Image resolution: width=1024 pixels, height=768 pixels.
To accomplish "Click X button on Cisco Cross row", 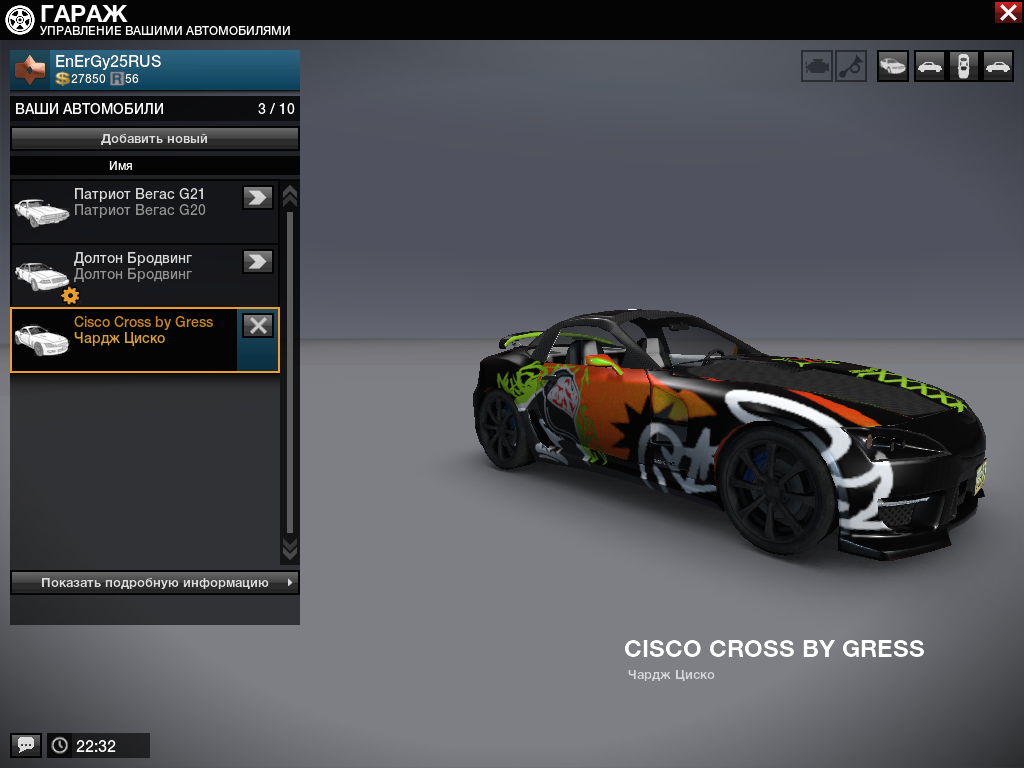I will [x=258, y=325].
